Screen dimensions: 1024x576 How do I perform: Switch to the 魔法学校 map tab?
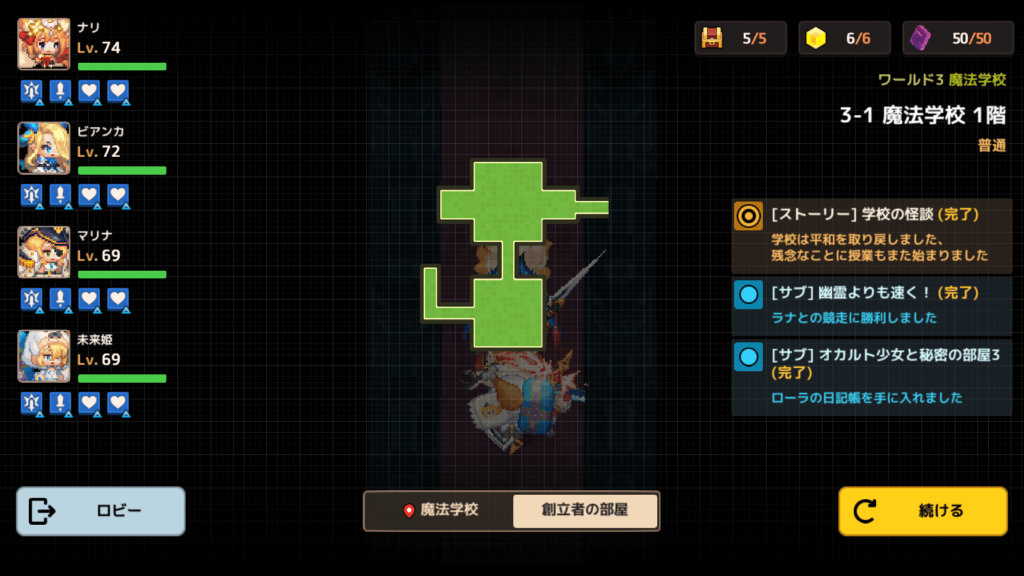tap(440, 510)
